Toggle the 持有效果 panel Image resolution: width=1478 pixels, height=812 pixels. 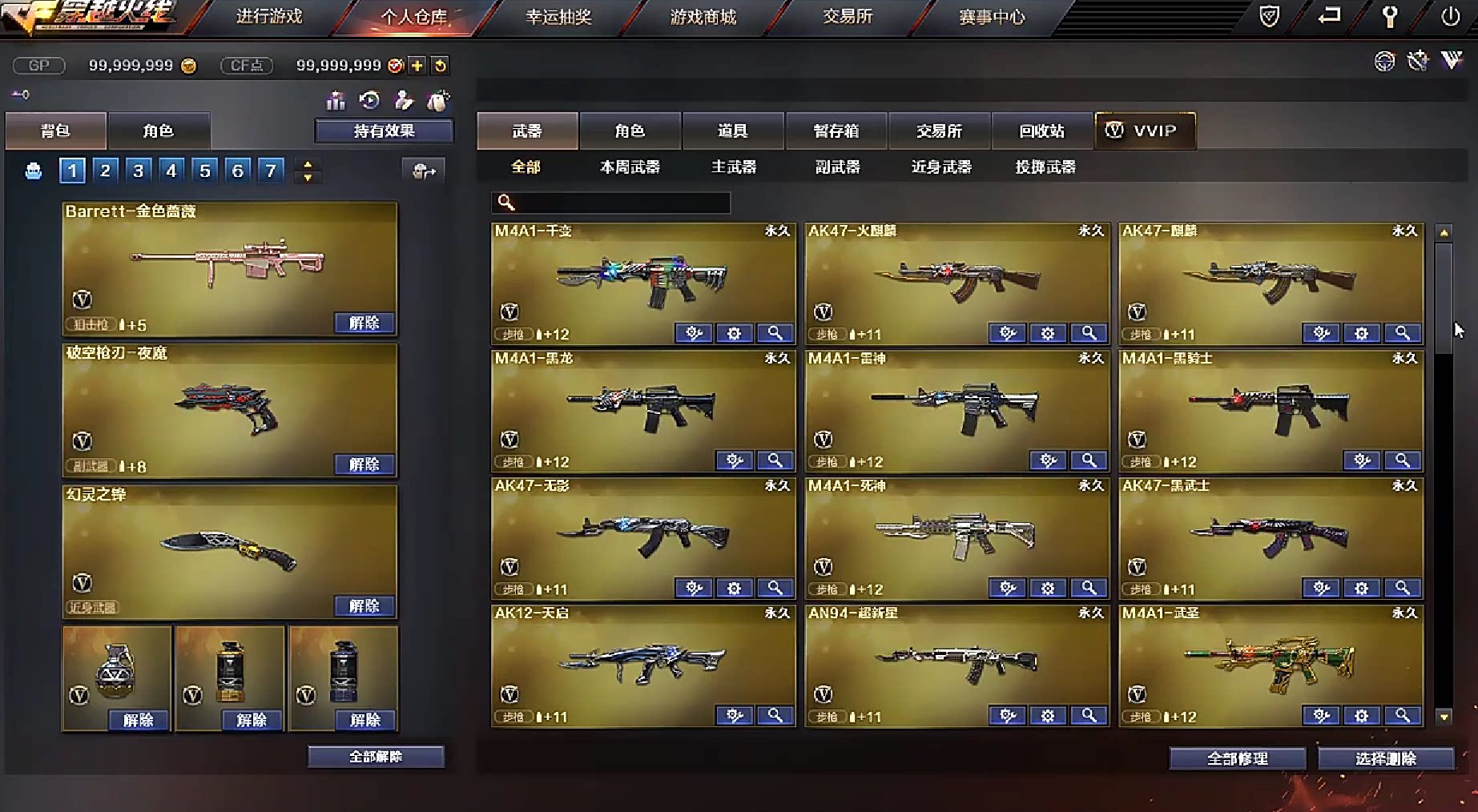click(x=383, y=131)
